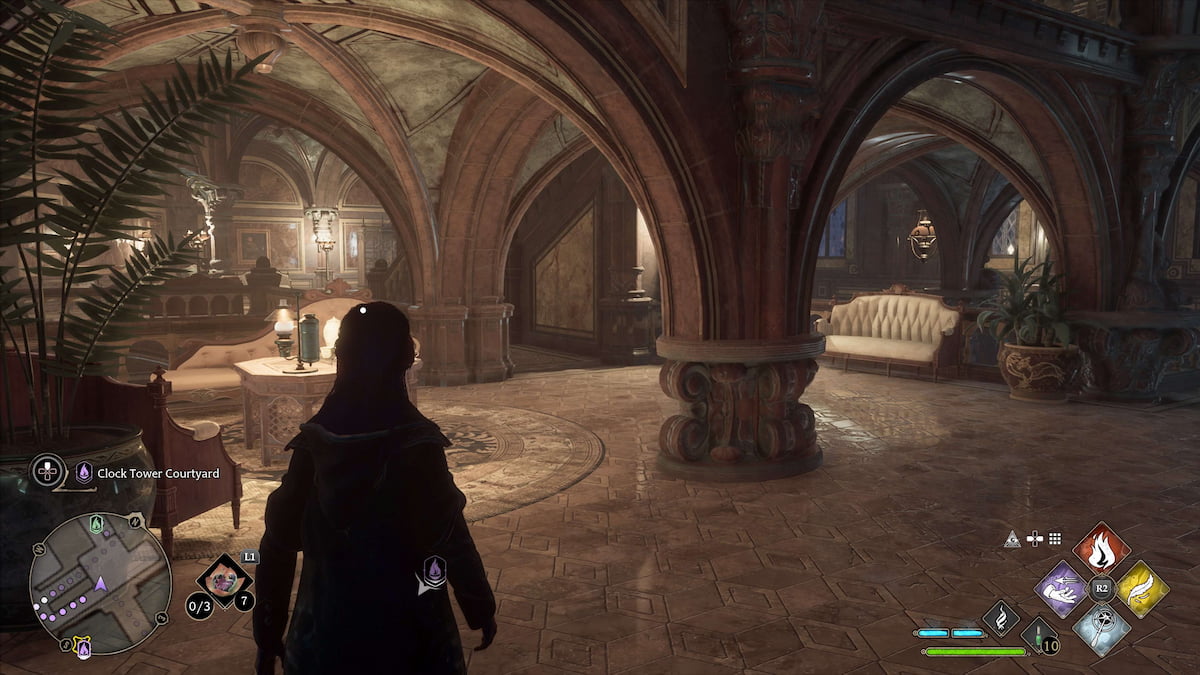Viewport: 1200px width, 675px height.
Task: Click the Revelio triangle eye icon
Action: 1012,538
